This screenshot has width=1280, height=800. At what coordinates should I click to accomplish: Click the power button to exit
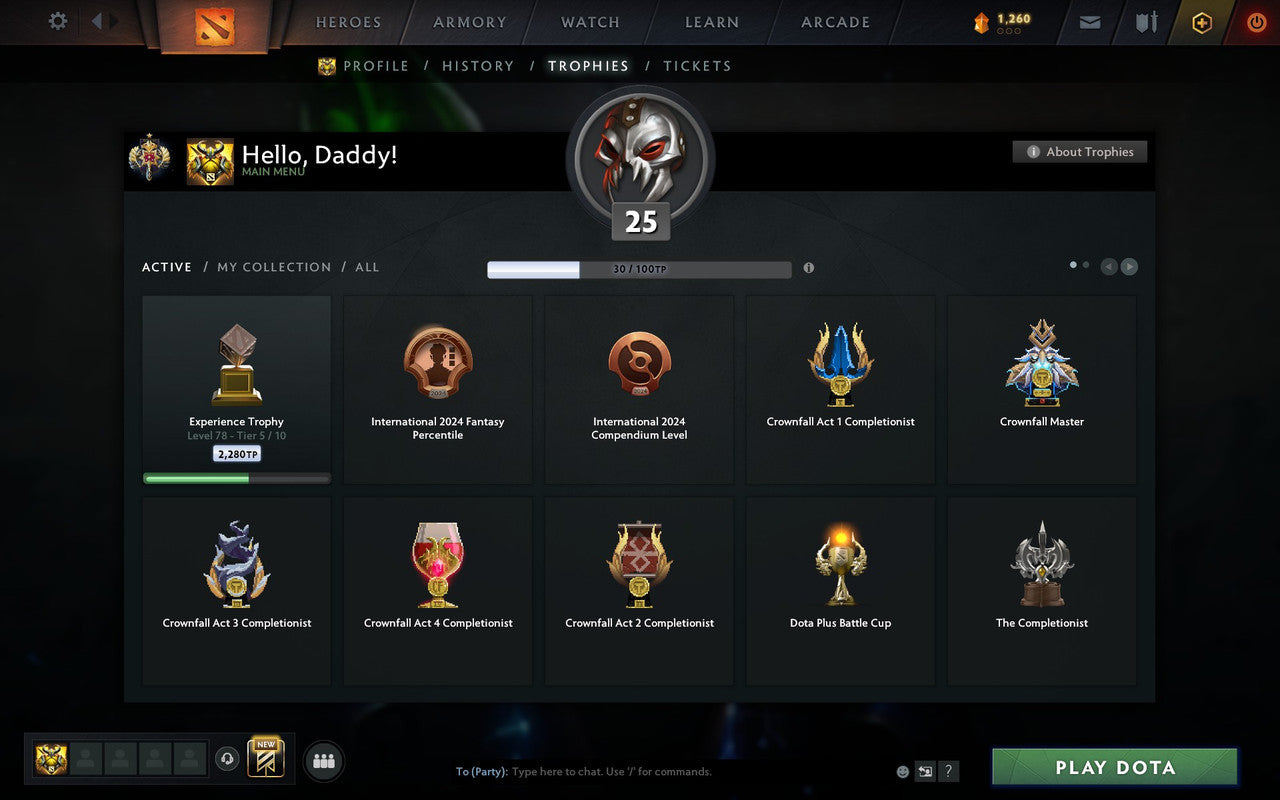coord(1256,22)
